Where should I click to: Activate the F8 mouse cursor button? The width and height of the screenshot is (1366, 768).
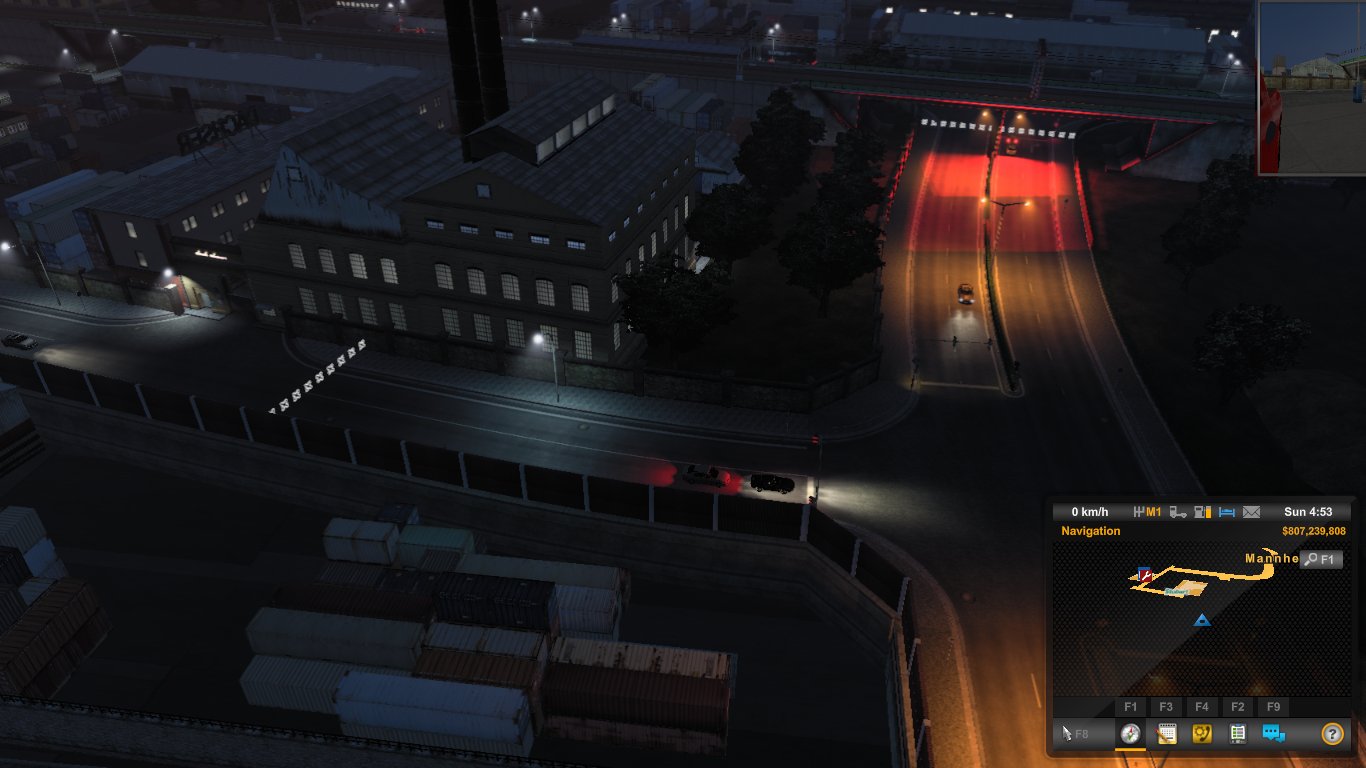tap(1075, 733)
